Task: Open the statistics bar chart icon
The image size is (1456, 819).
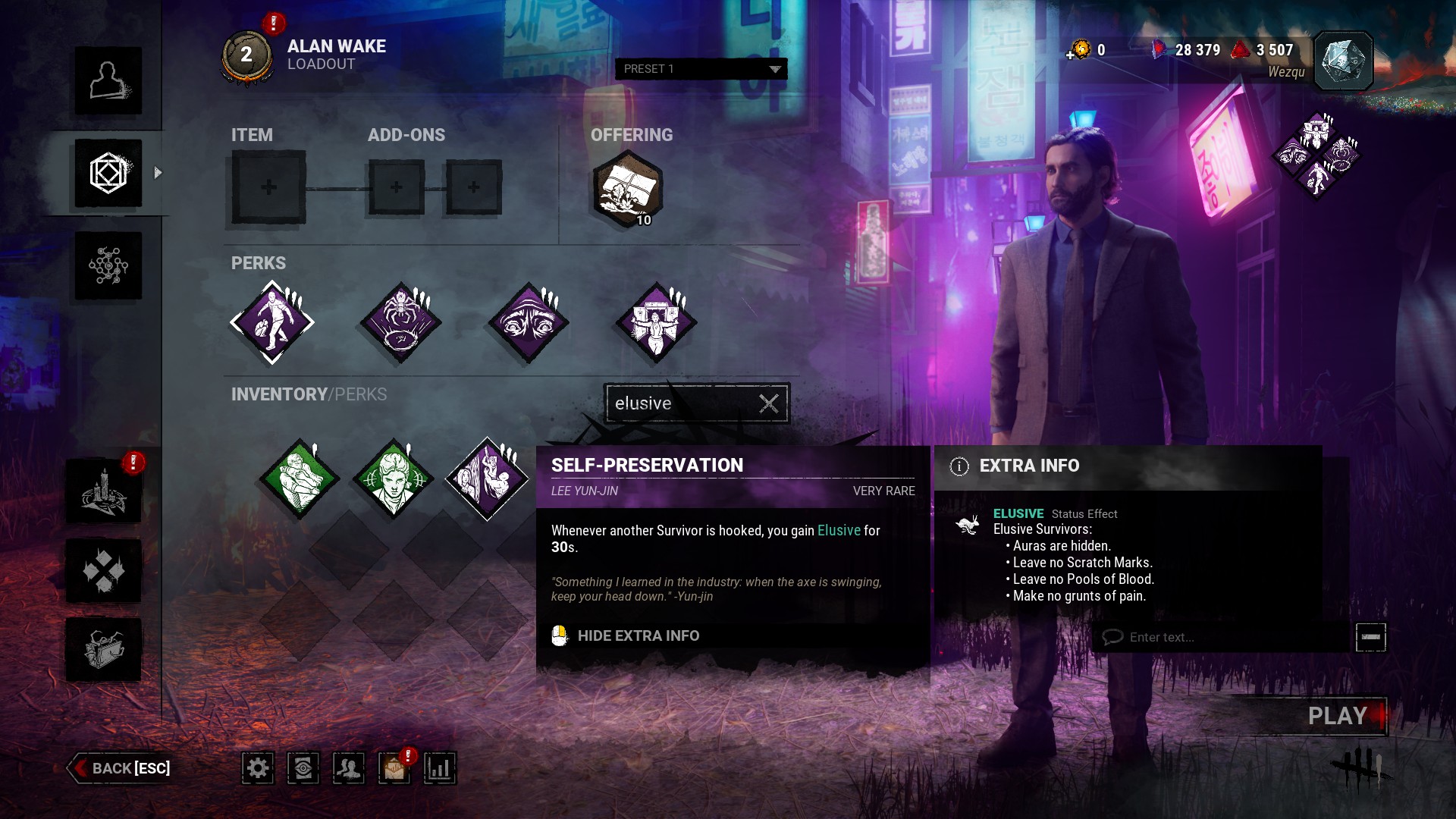Action: tap(440, 768)
